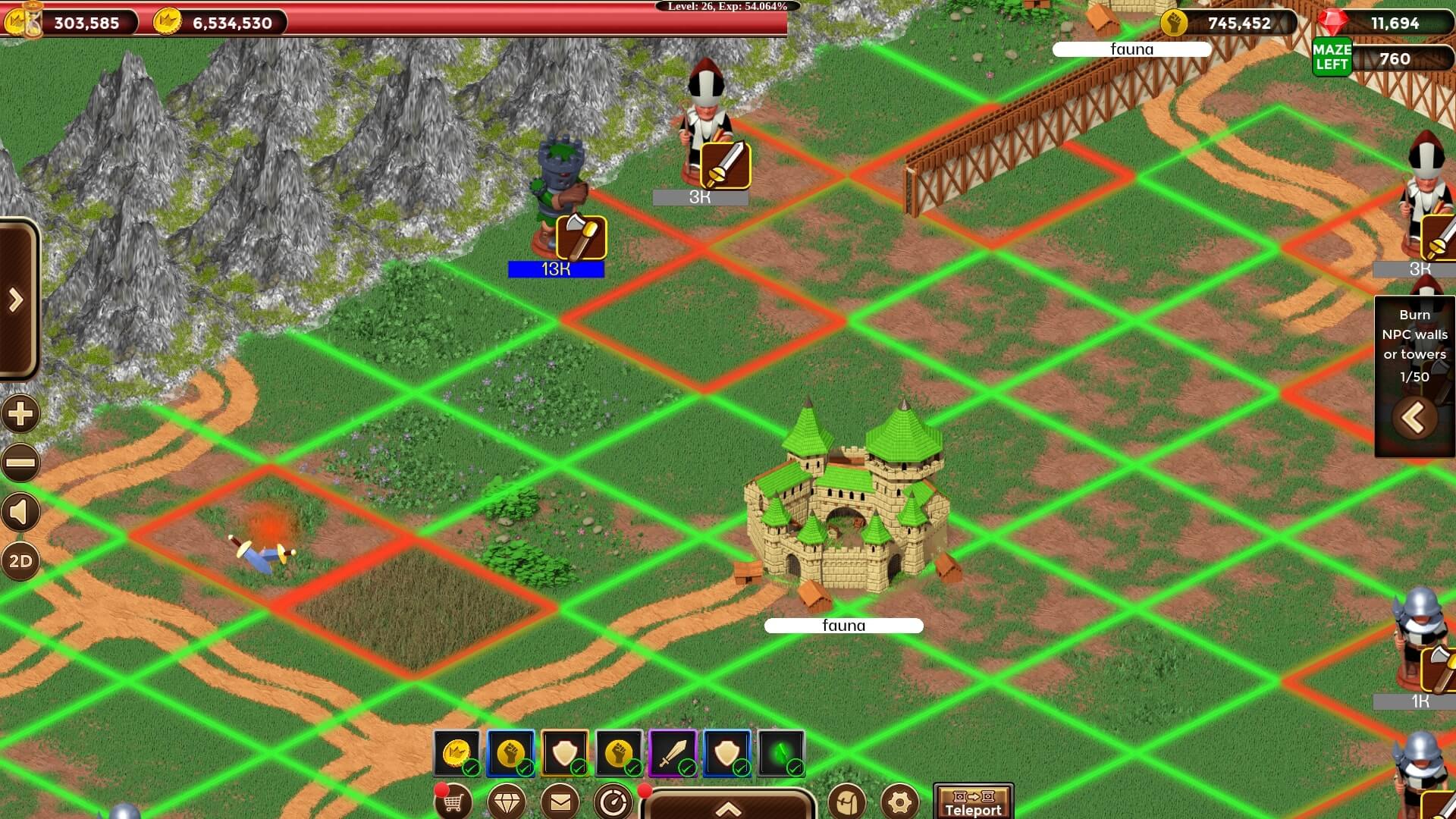1456x819 pixels.
Task: Switch to 2D view
Action: point(20,561)
